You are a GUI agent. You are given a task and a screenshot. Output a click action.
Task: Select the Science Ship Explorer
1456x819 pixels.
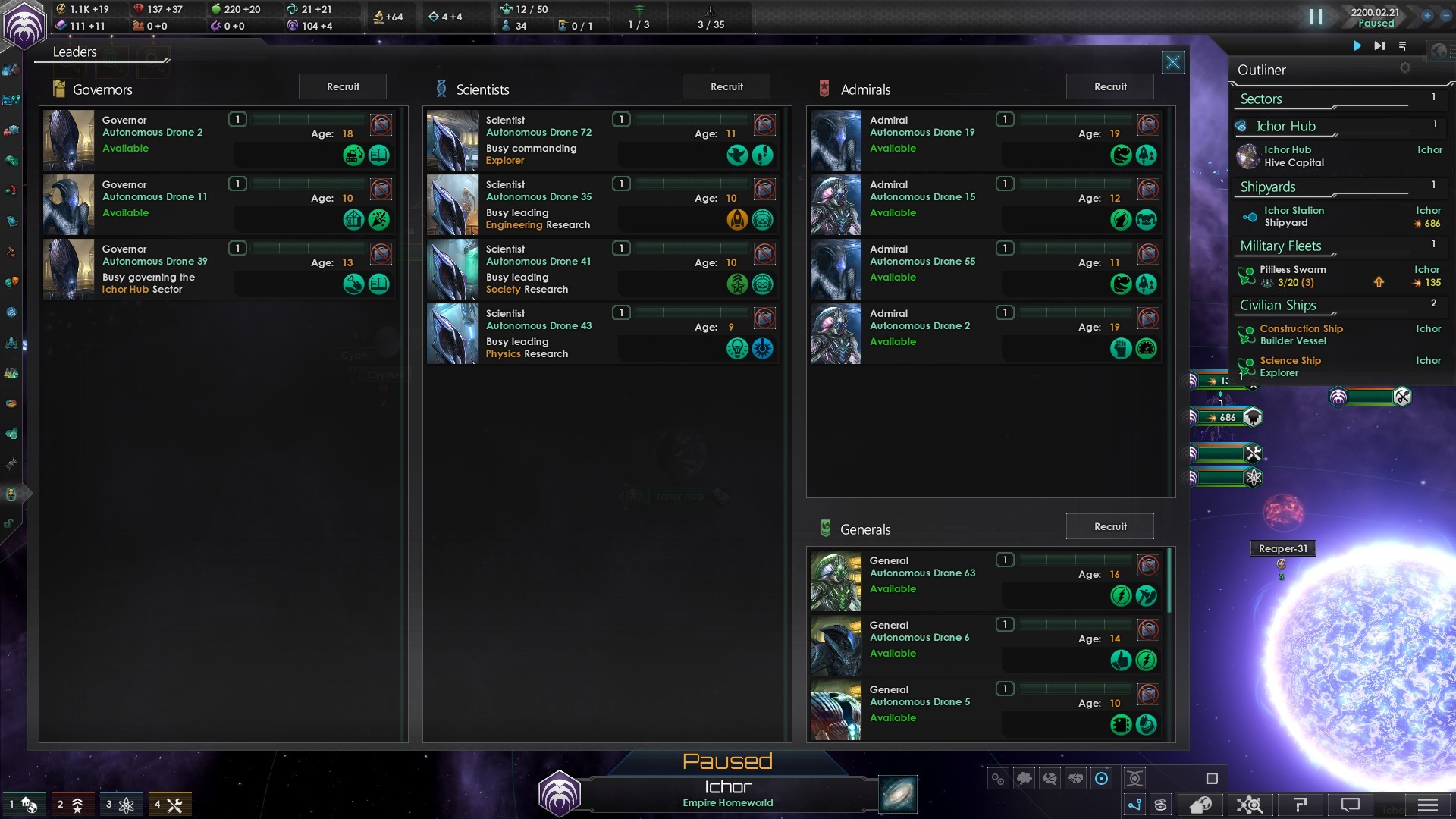coord(1290,366)
